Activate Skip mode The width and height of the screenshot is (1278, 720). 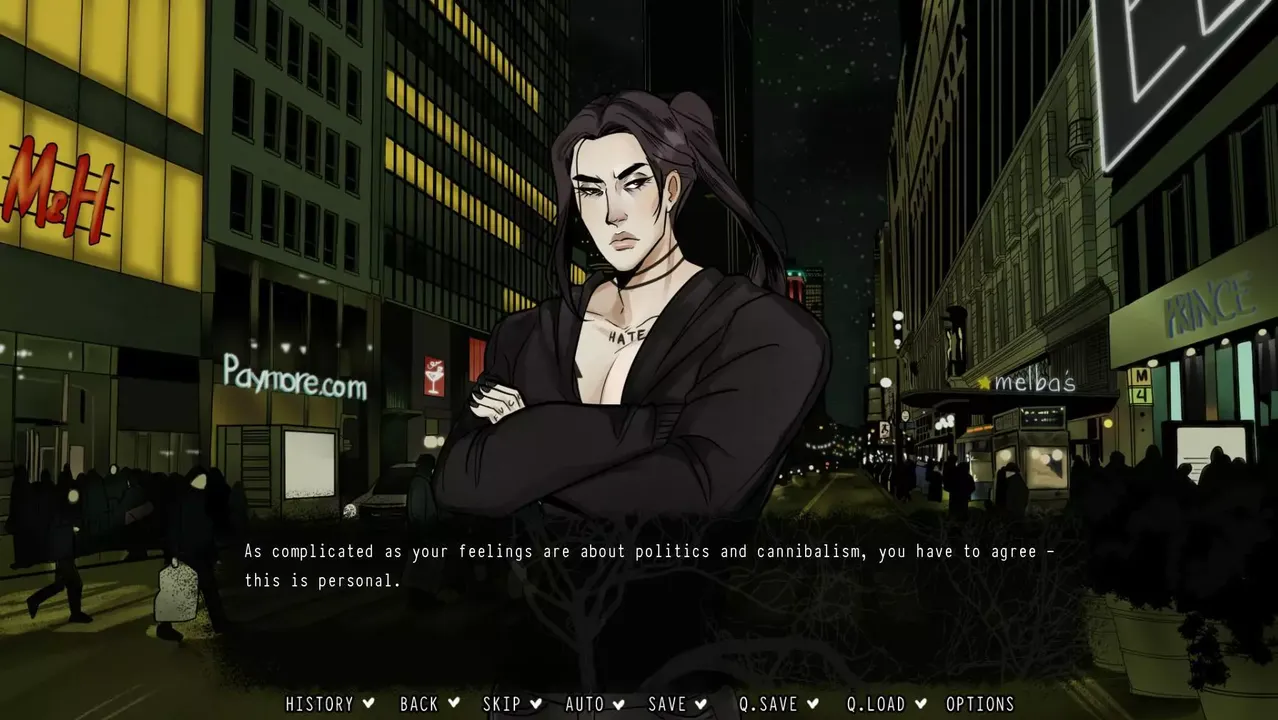pyautogui.click(x=502, y=704)
